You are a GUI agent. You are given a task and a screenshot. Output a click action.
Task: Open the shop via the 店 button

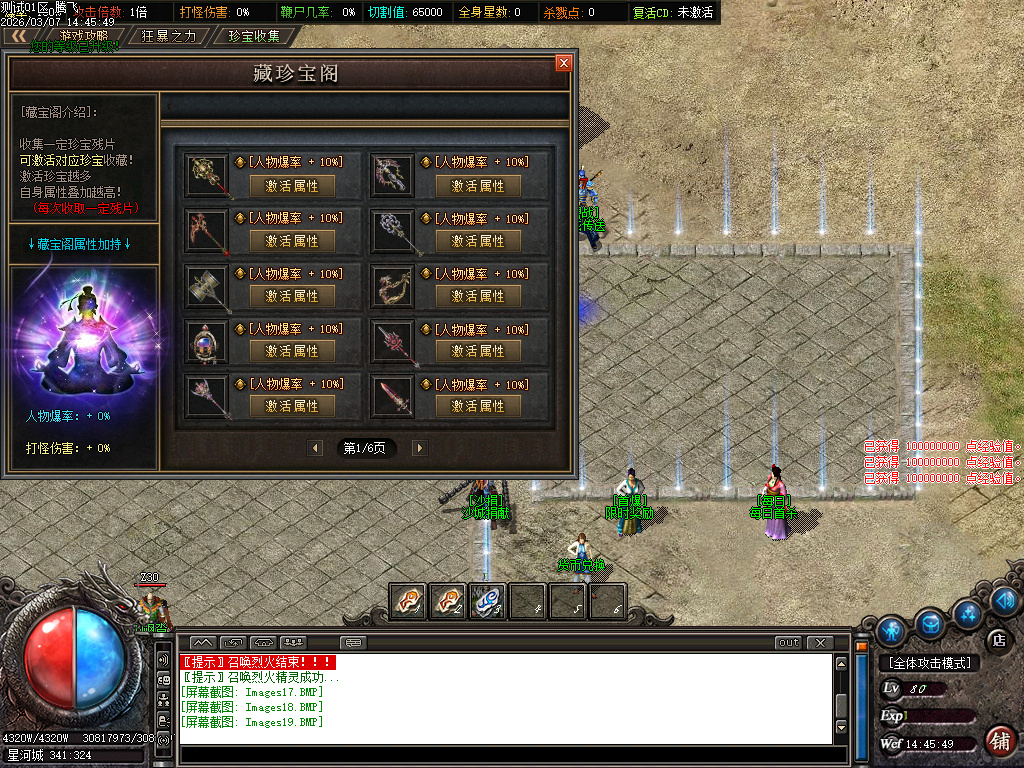(996, 640)
